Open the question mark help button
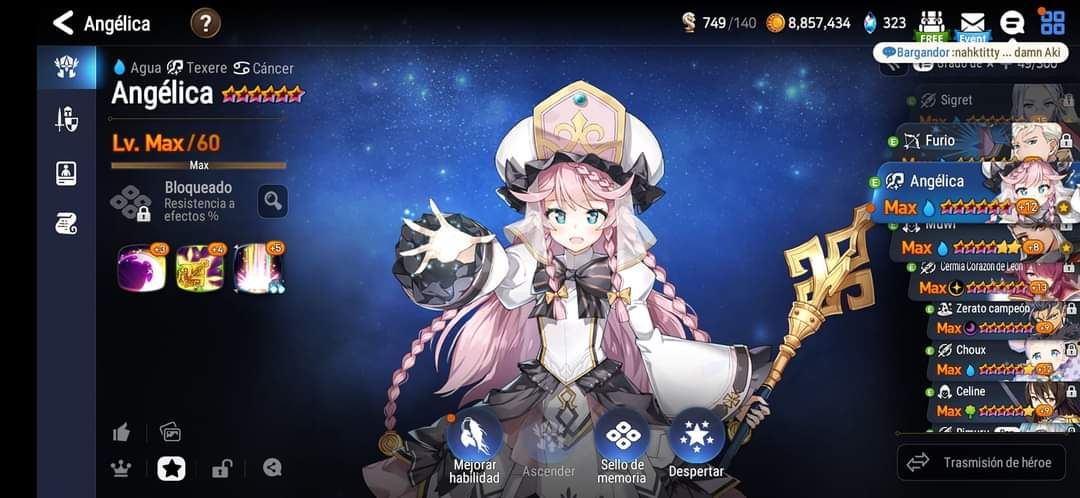Screen dimensions: 1080x498 [205, 22]
